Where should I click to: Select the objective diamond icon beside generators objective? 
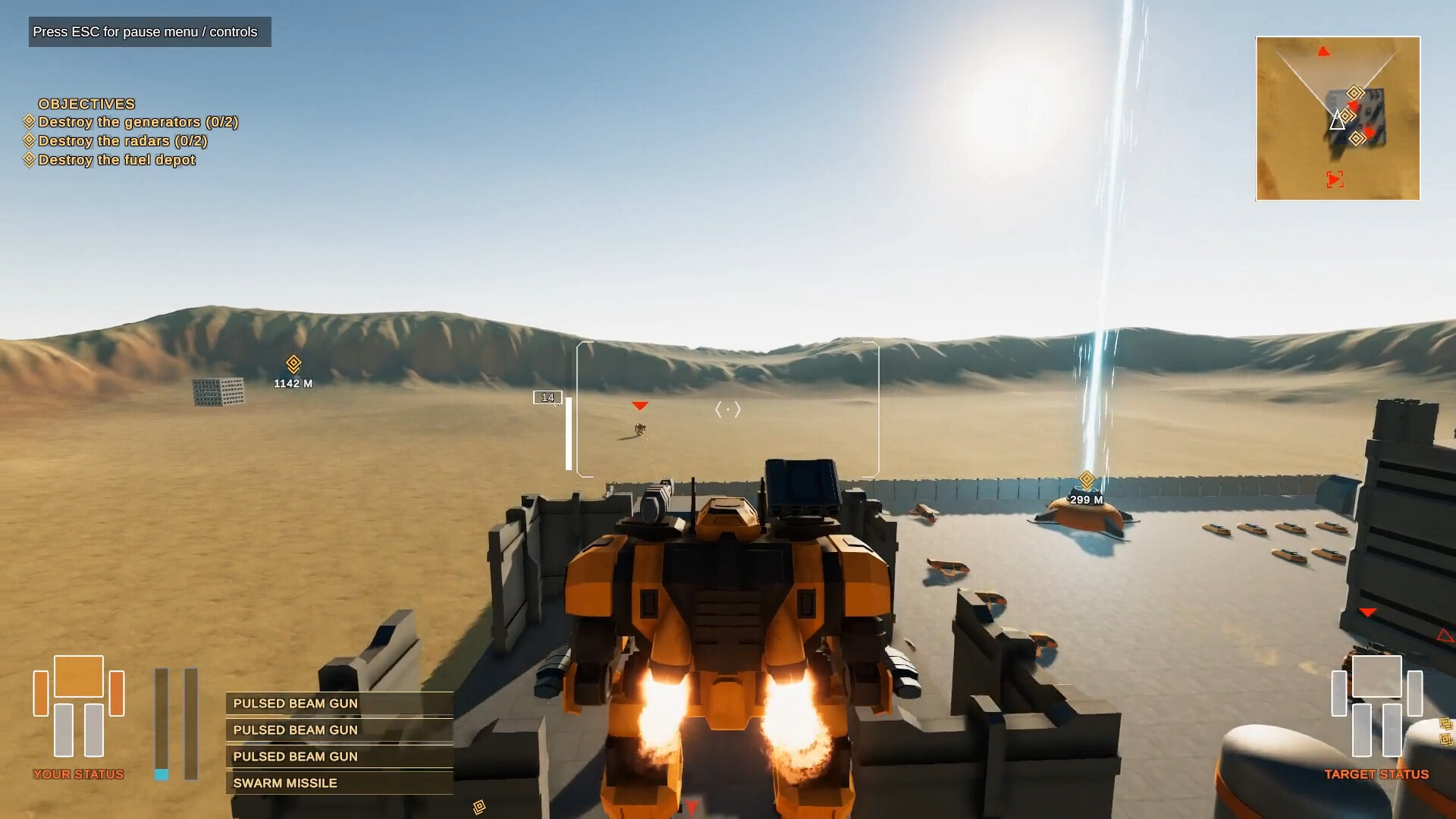(x=28, y=122)
